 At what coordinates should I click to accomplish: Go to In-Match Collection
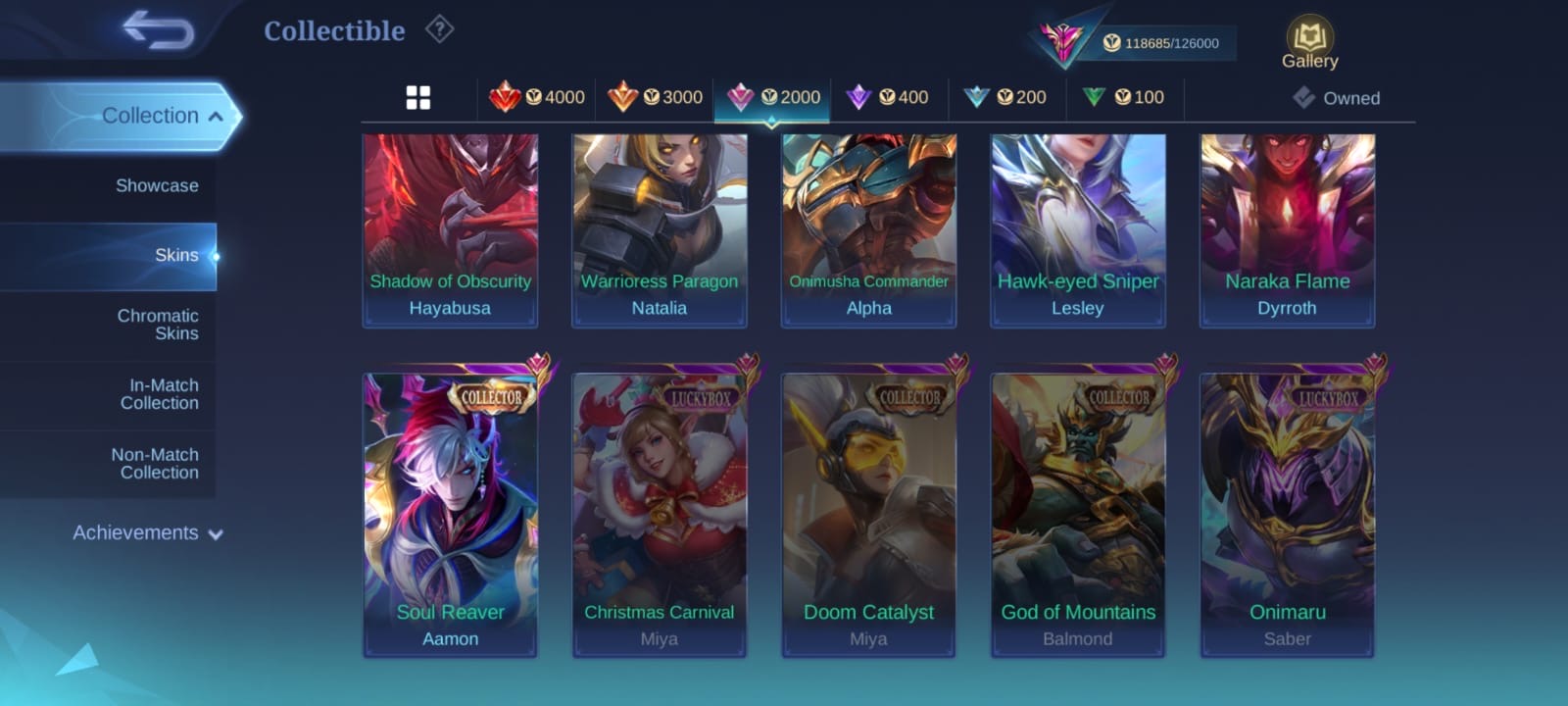(x=159, y=394)
